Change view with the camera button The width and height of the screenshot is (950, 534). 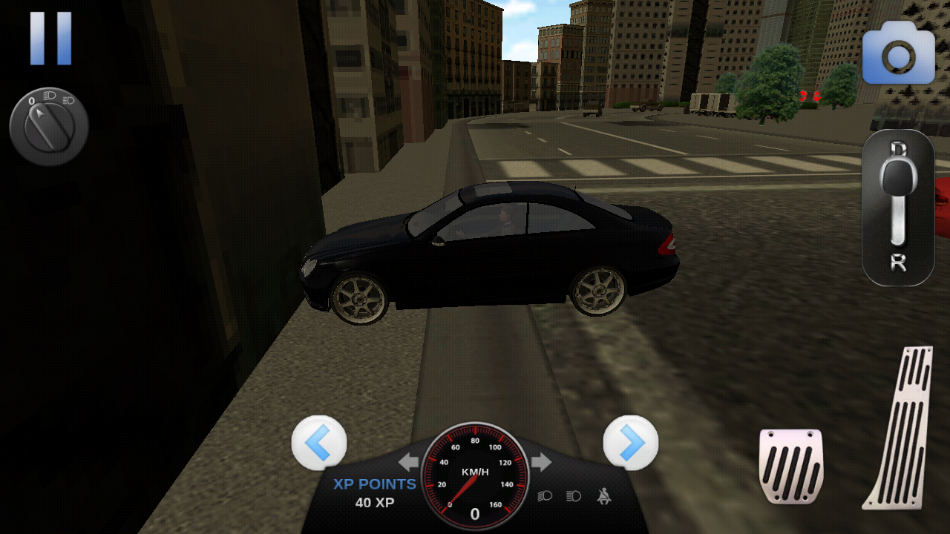tap(897, 57)
